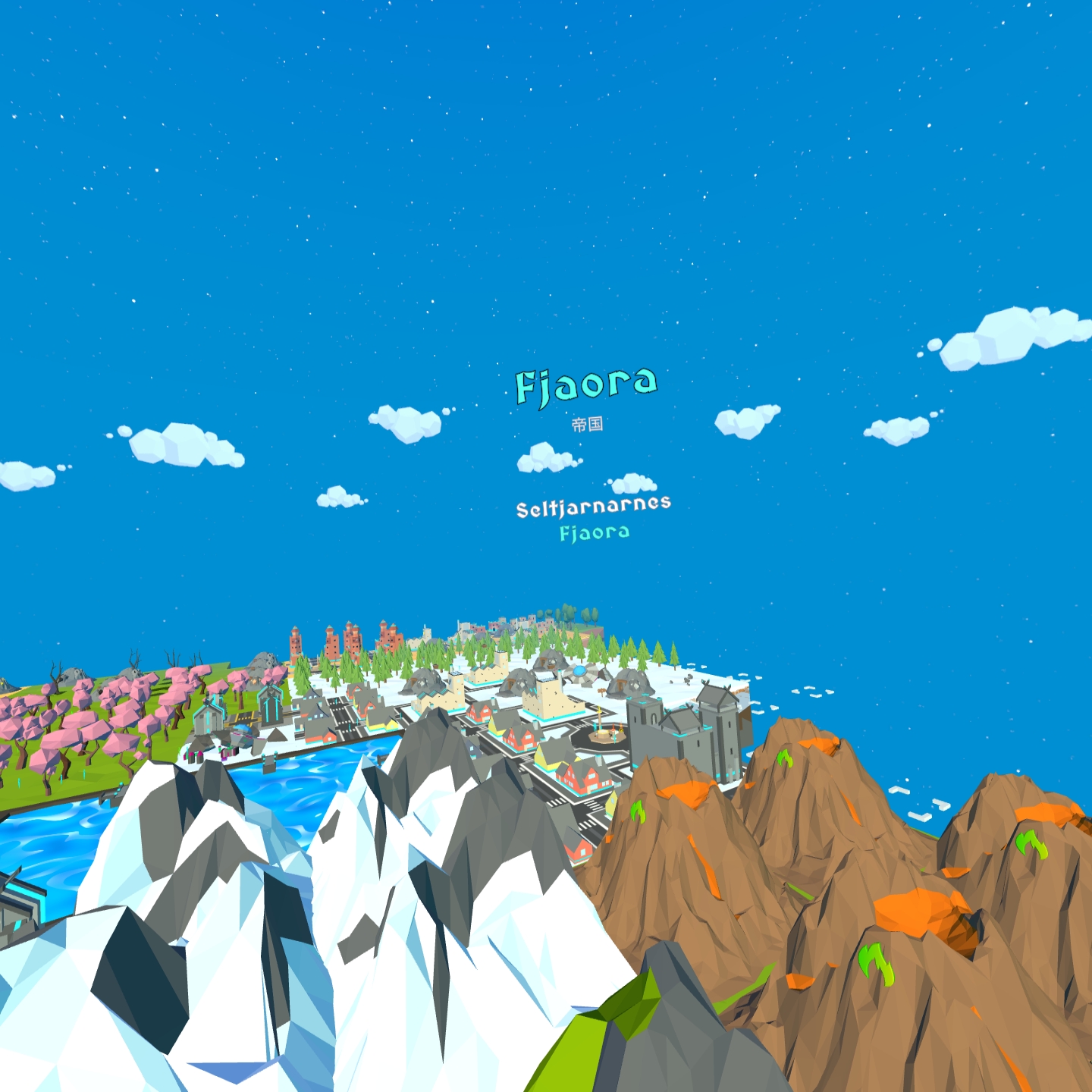This screenshot has width=1092, height=1092.
Task: Click the large Fjaora empire title
Action: click(x=585, y=384)
